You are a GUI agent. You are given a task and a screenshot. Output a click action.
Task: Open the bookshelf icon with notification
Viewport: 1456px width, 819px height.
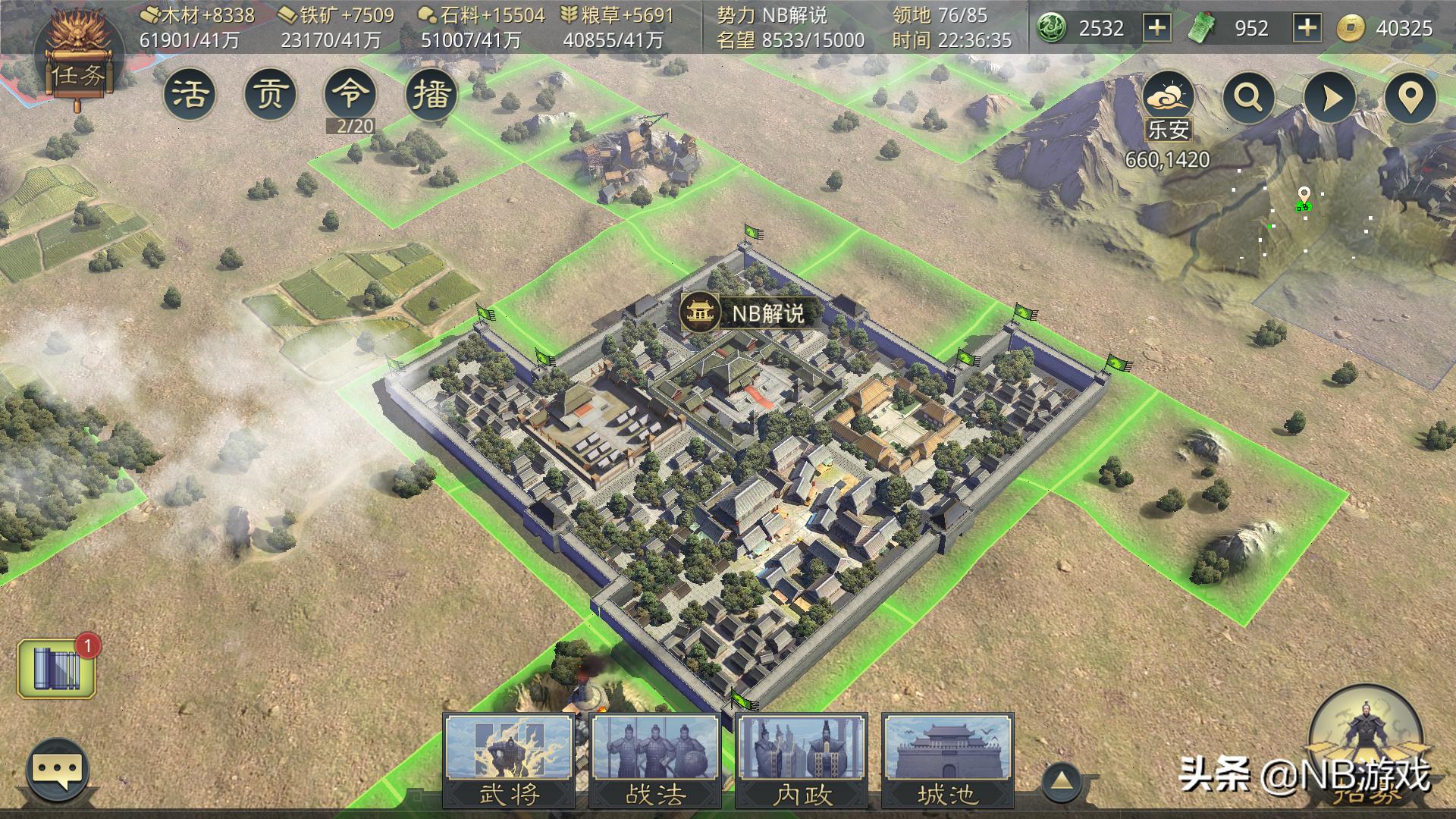[x=57, y=668]
